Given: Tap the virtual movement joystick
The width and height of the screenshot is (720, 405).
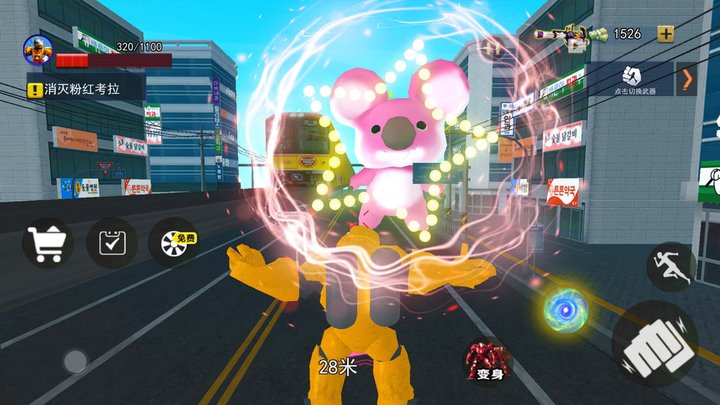Looking at the screenshot, I should coord(74,360).
